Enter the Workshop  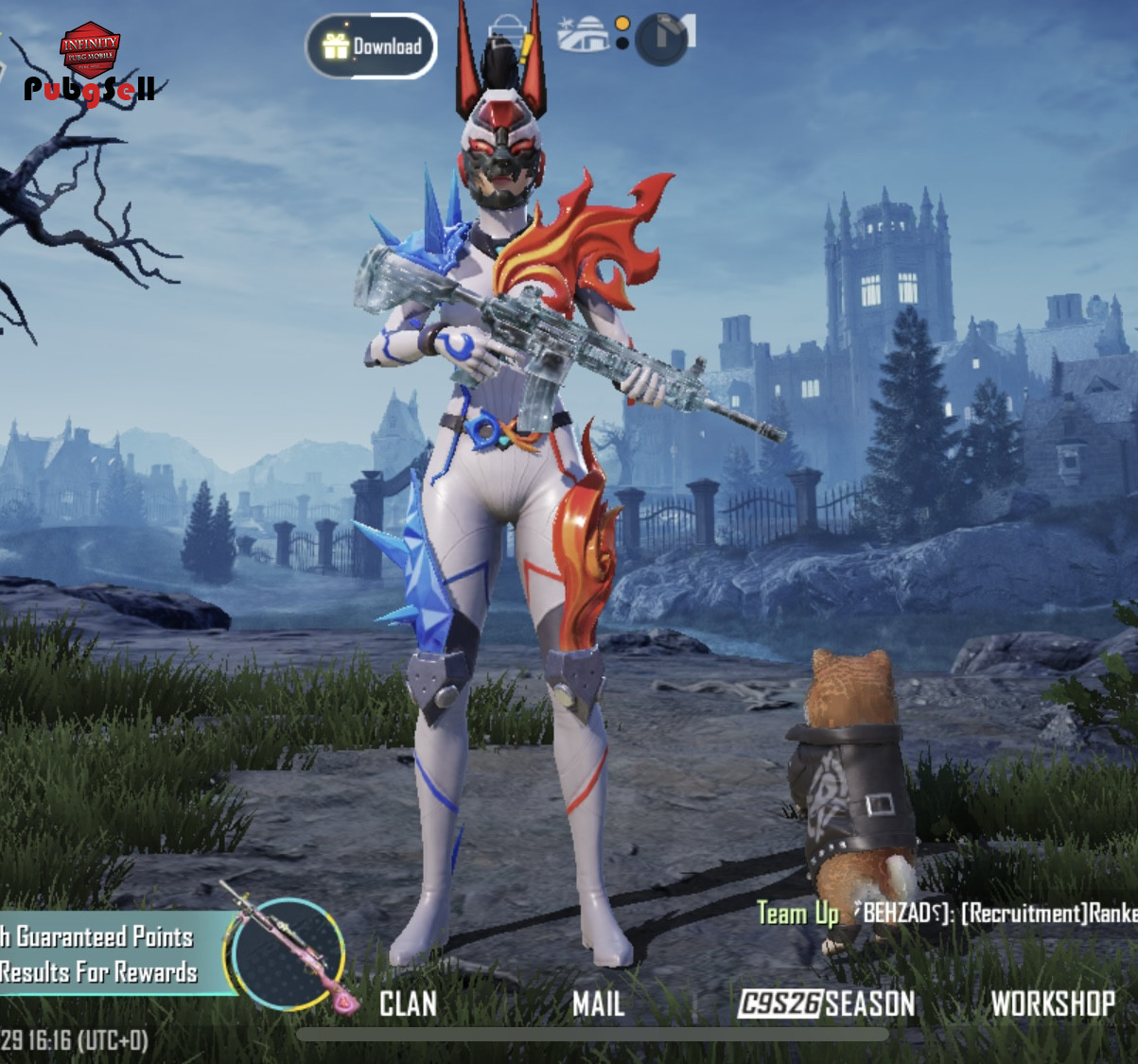coord(1052,1003)
